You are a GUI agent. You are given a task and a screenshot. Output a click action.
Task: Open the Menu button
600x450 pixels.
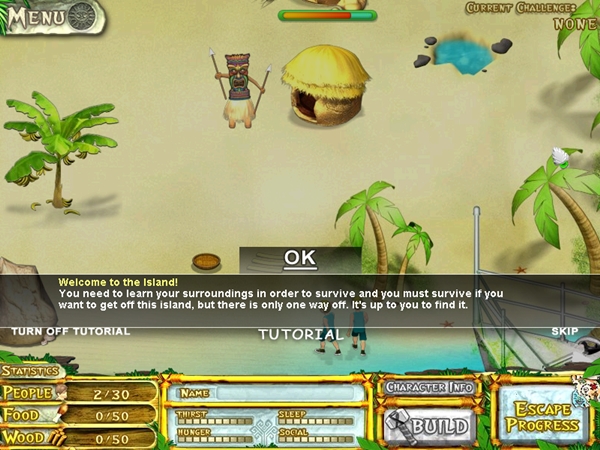point(52,17)
